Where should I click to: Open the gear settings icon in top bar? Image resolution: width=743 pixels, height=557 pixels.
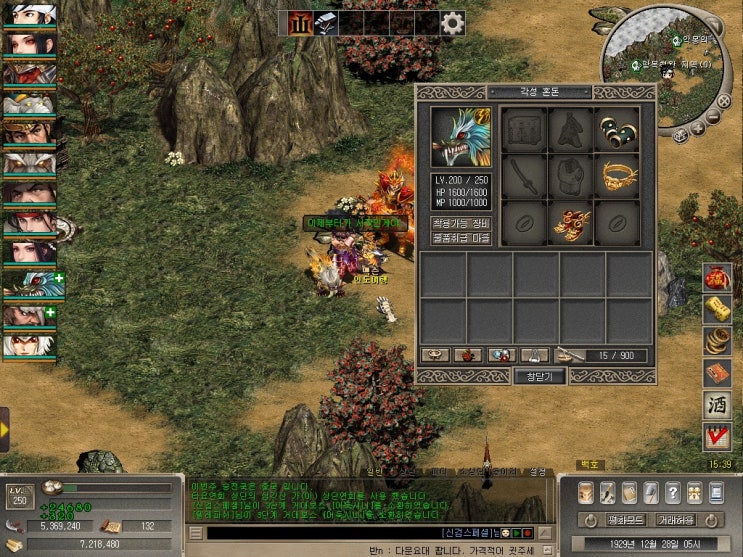452,23
